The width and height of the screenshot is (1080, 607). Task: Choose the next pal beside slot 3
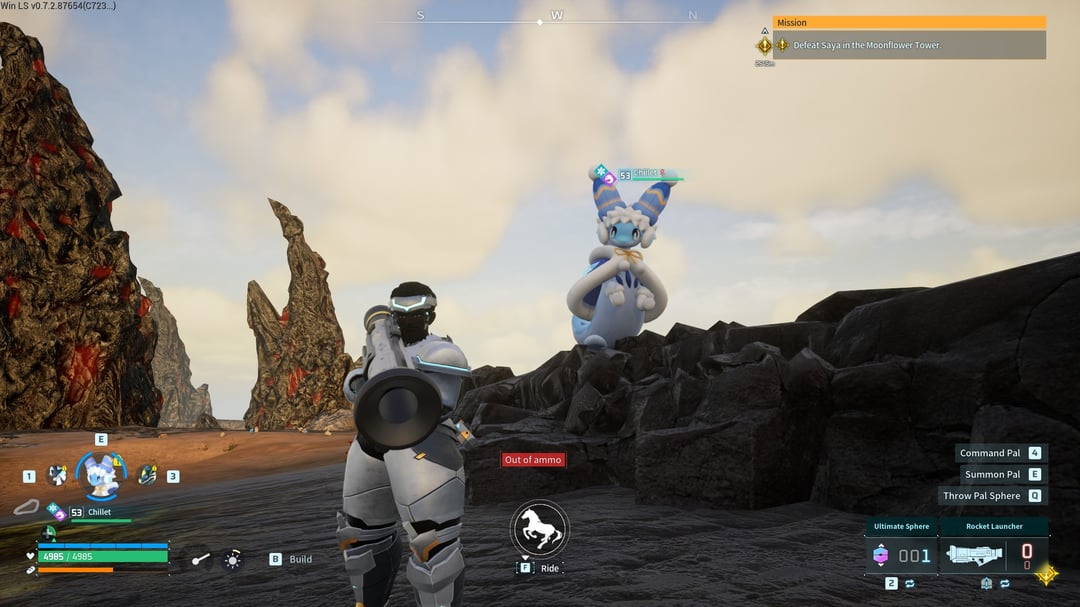[147, 475]
